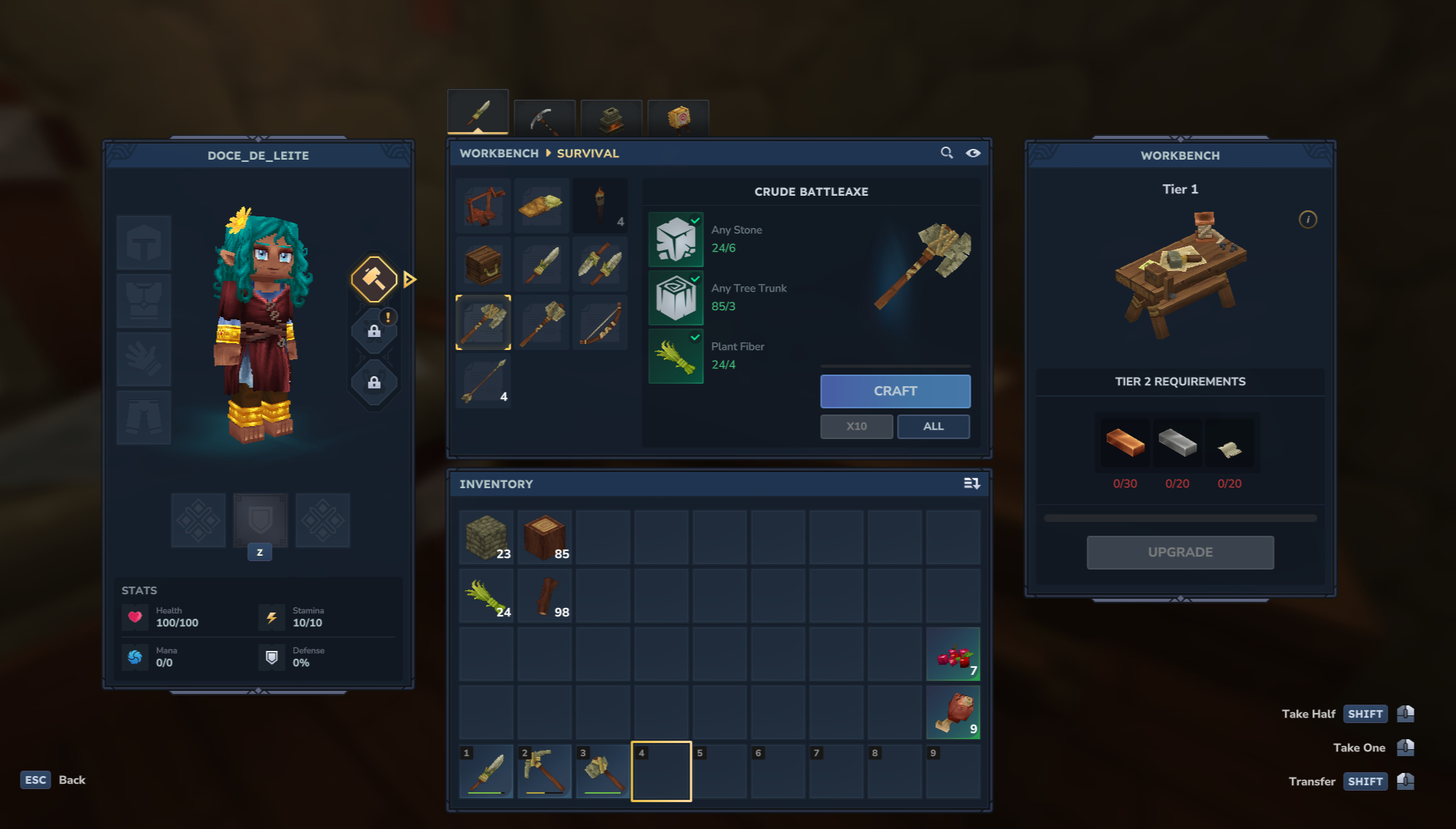Open the hammer crafting icon beside character
1456x829 pixels.
coord(374,279)
